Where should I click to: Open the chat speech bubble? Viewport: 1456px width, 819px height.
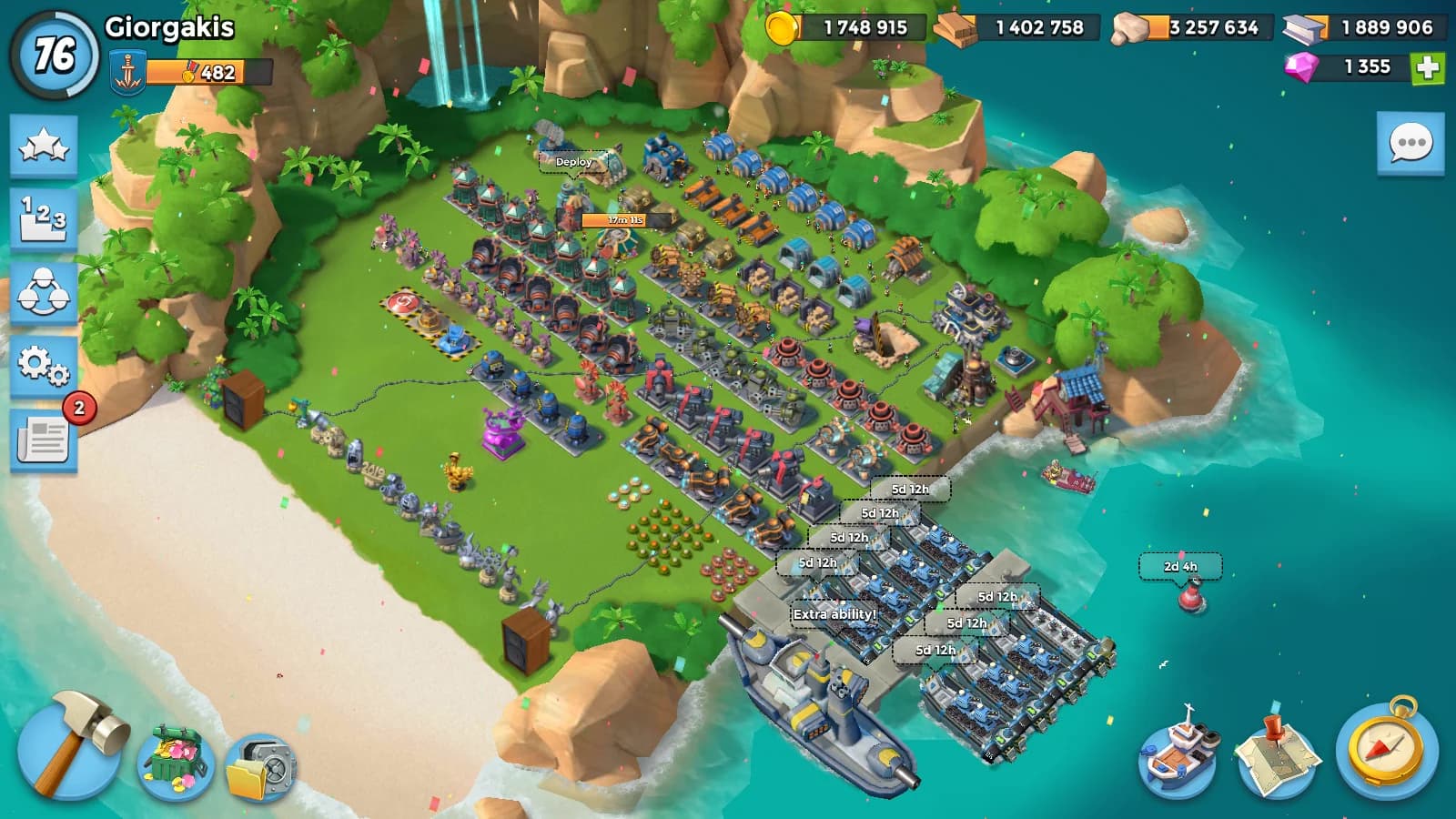tap(1410, 144)
